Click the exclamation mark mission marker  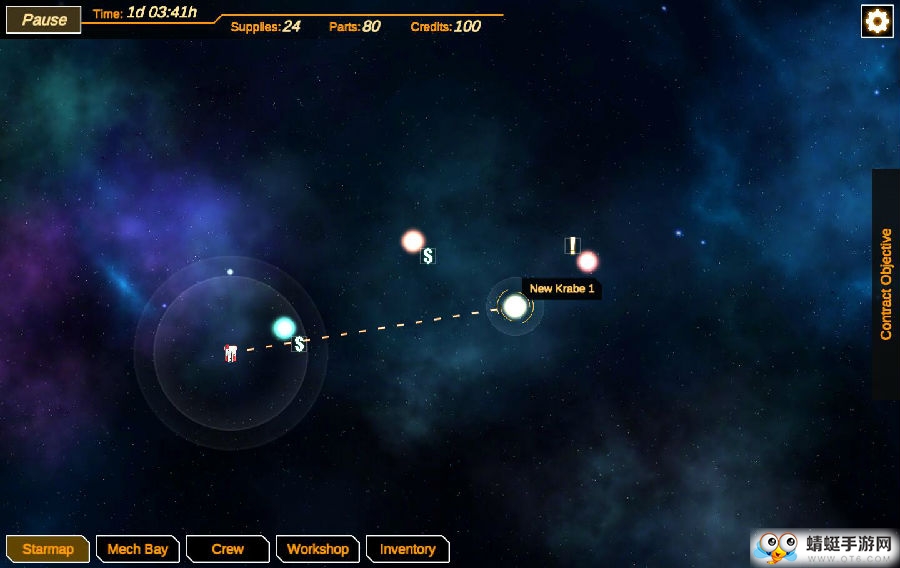(572, 245)
